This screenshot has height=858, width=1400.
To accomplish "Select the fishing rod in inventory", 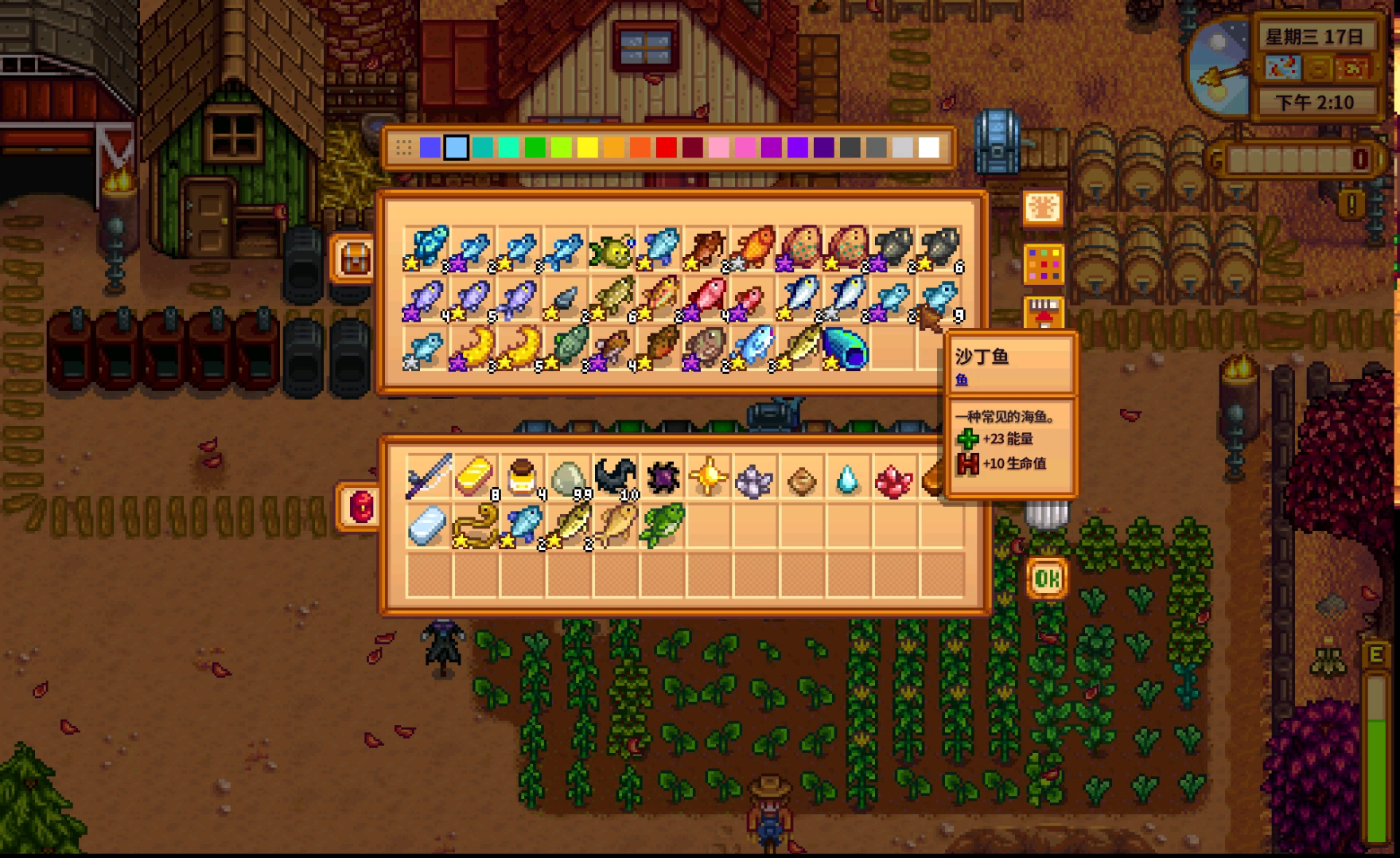I will click(428, 477).
